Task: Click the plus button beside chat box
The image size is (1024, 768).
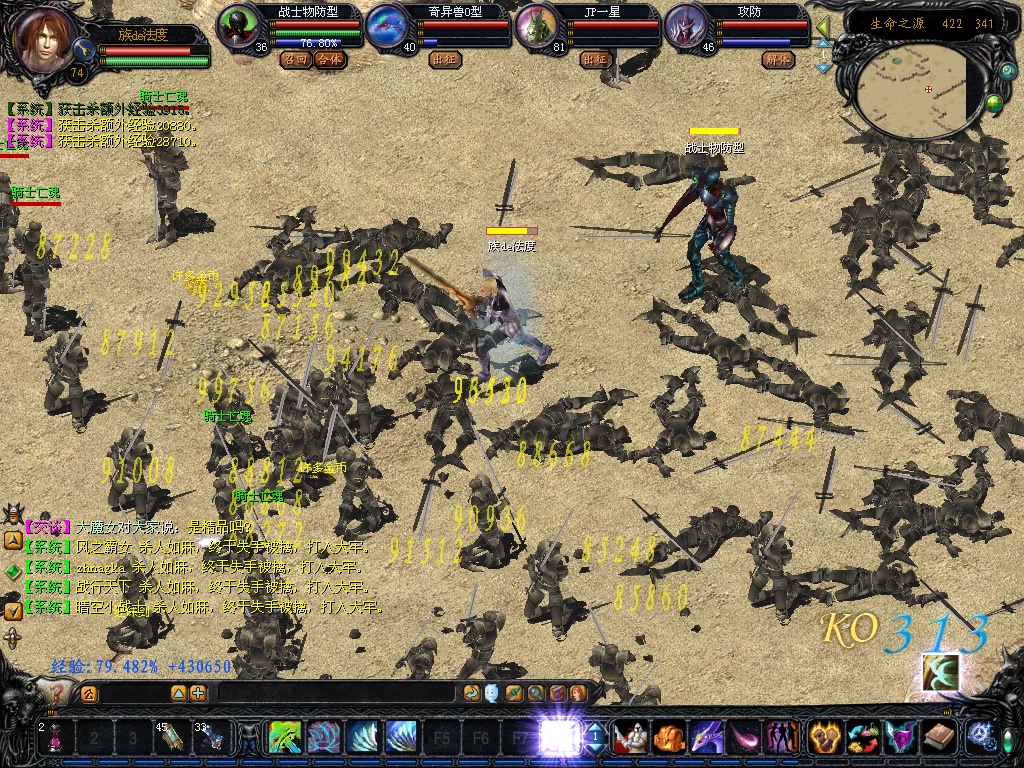Action: pyautogui.click(x=198, y=692)
